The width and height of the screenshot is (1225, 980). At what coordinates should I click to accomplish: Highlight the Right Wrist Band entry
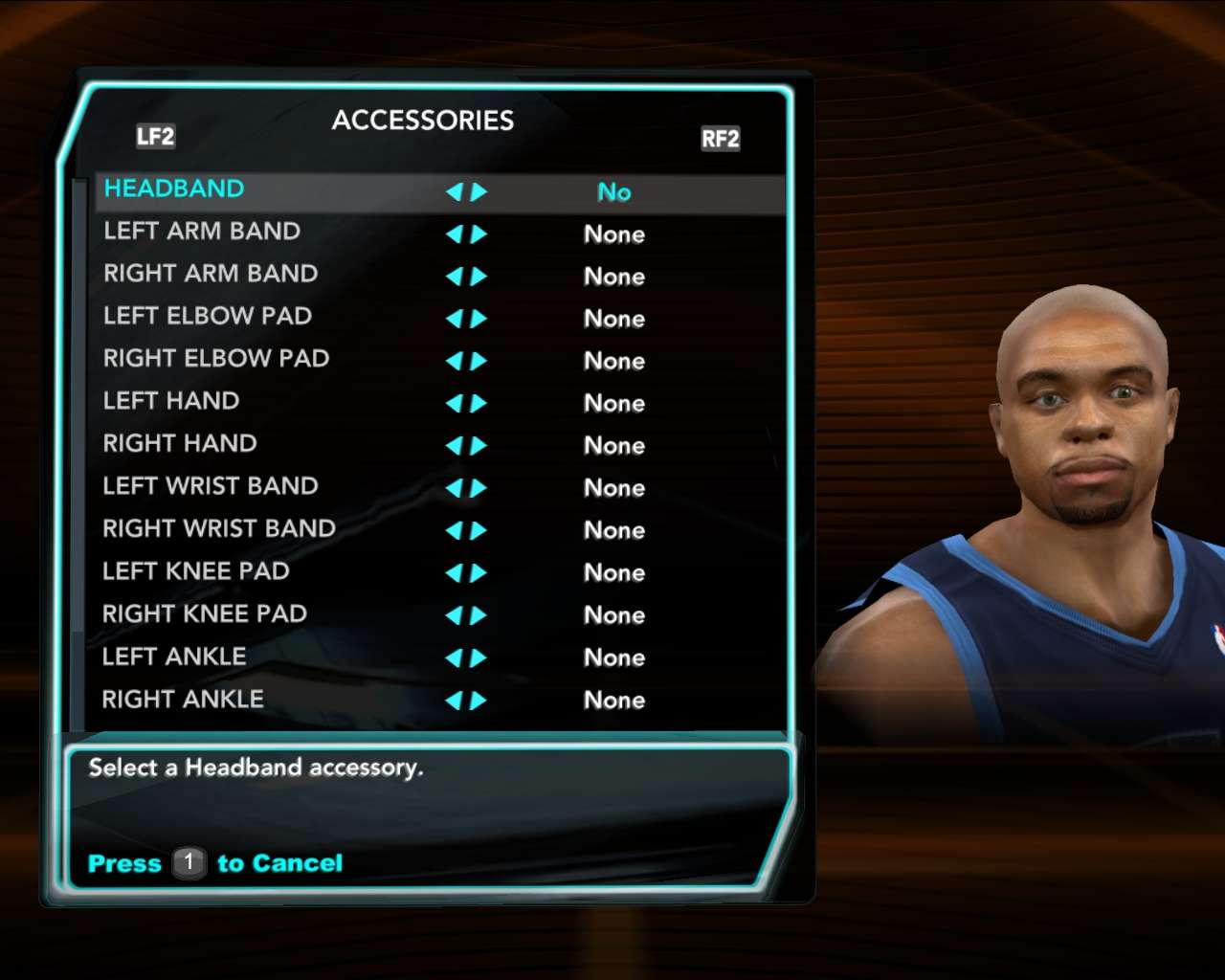point(219,529)
